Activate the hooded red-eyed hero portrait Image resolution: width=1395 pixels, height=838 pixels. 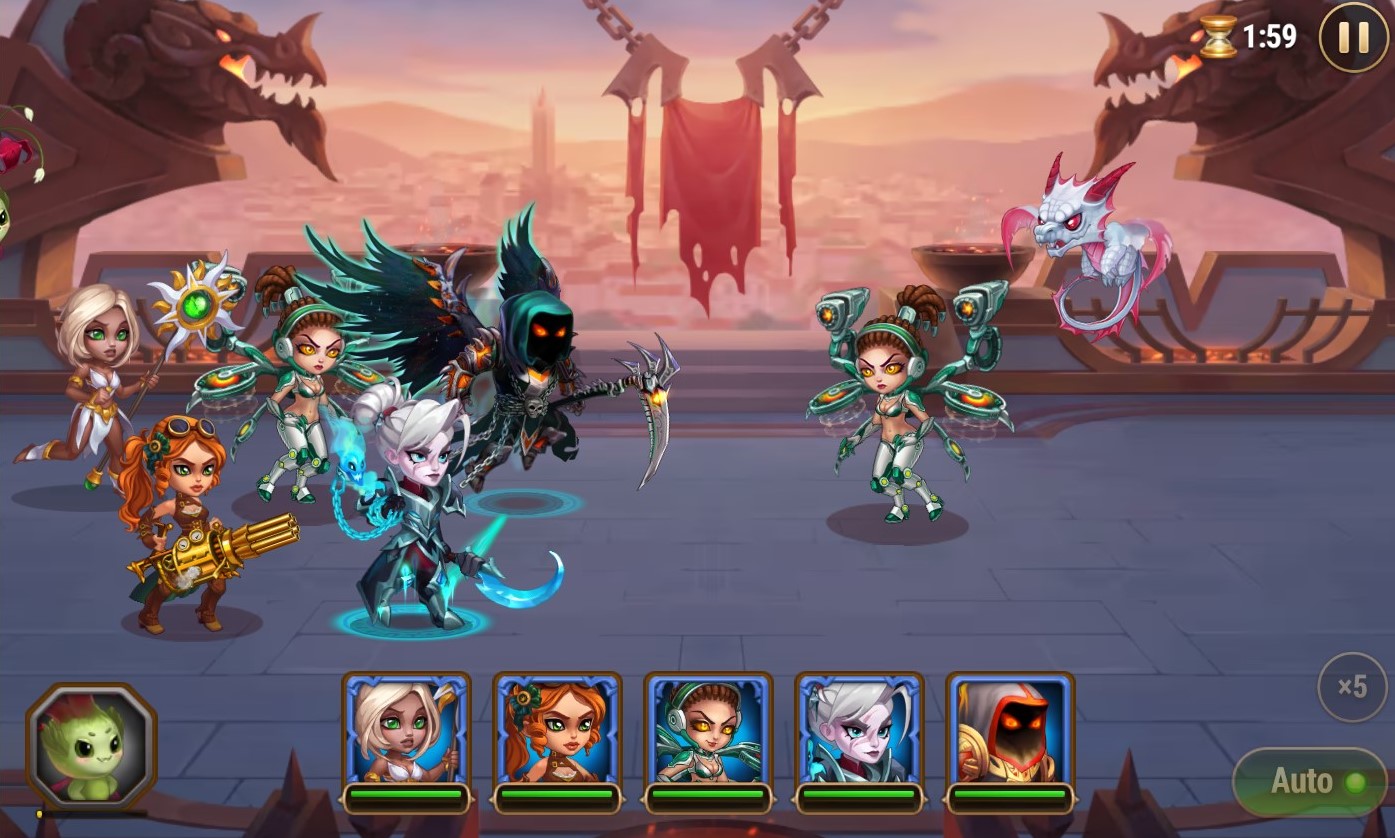1010,731
